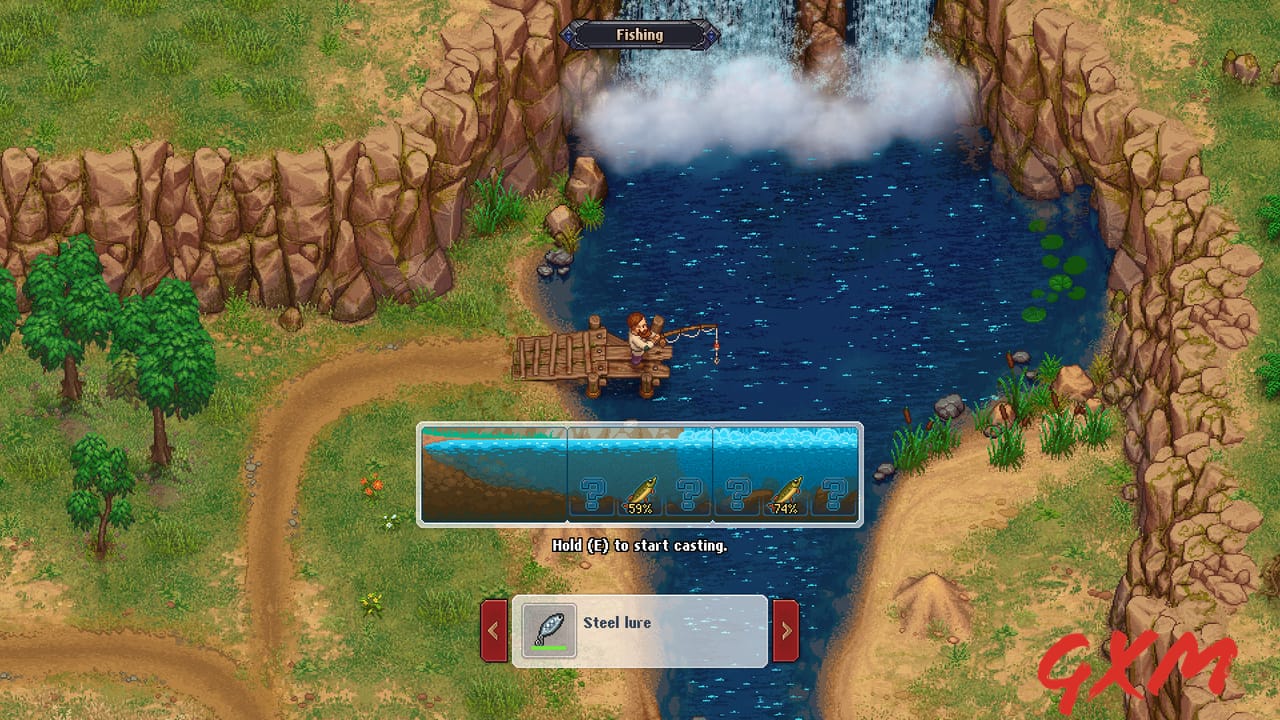Click the Fishing title banner
This screenshot has height=720, width=1280.
click(x=640, y=34)
